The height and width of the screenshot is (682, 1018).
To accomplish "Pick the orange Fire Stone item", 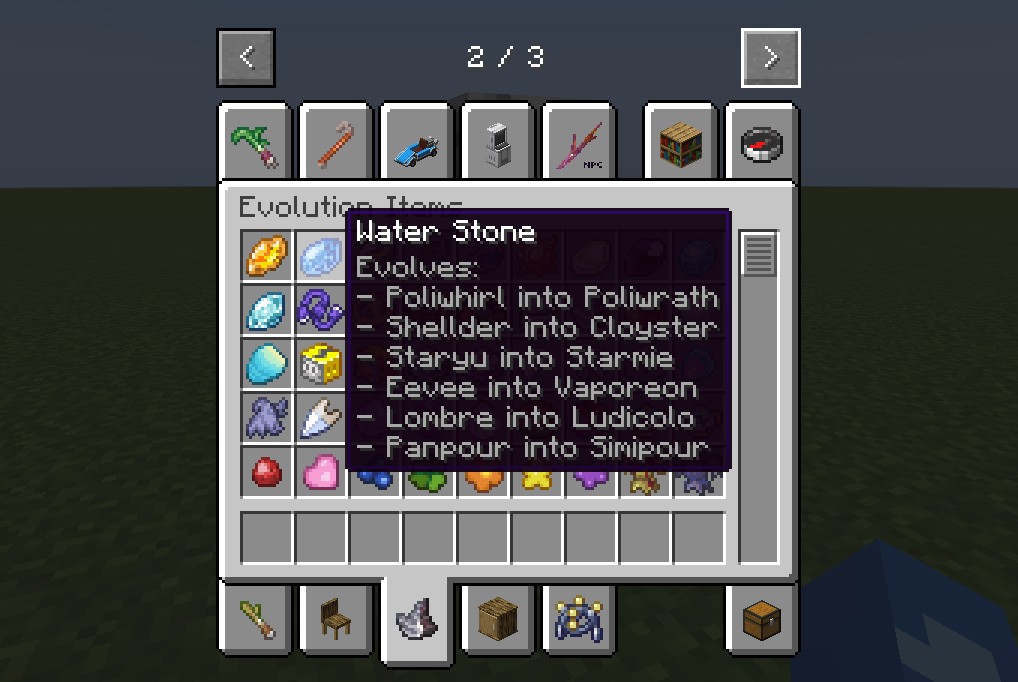I will (267, 256).
